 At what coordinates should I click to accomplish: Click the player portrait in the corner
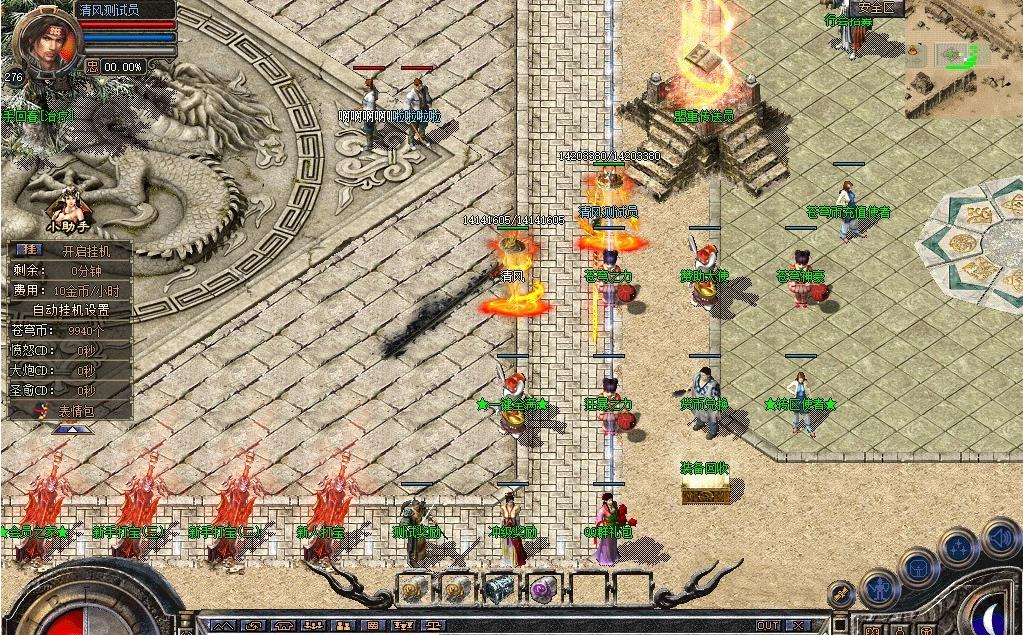(47, 40)
